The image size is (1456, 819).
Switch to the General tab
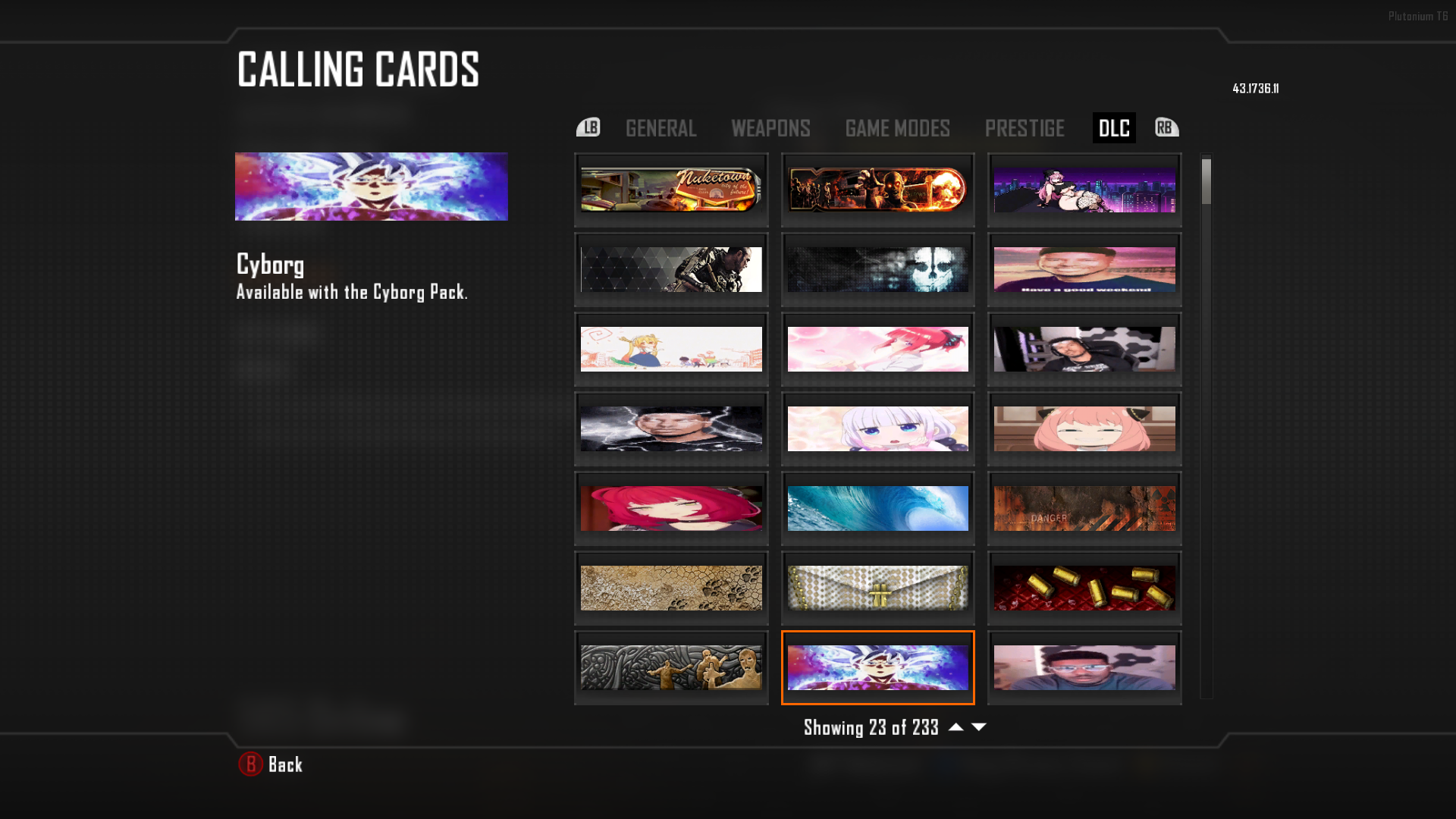pyautogui.click(x=661, y=128)
